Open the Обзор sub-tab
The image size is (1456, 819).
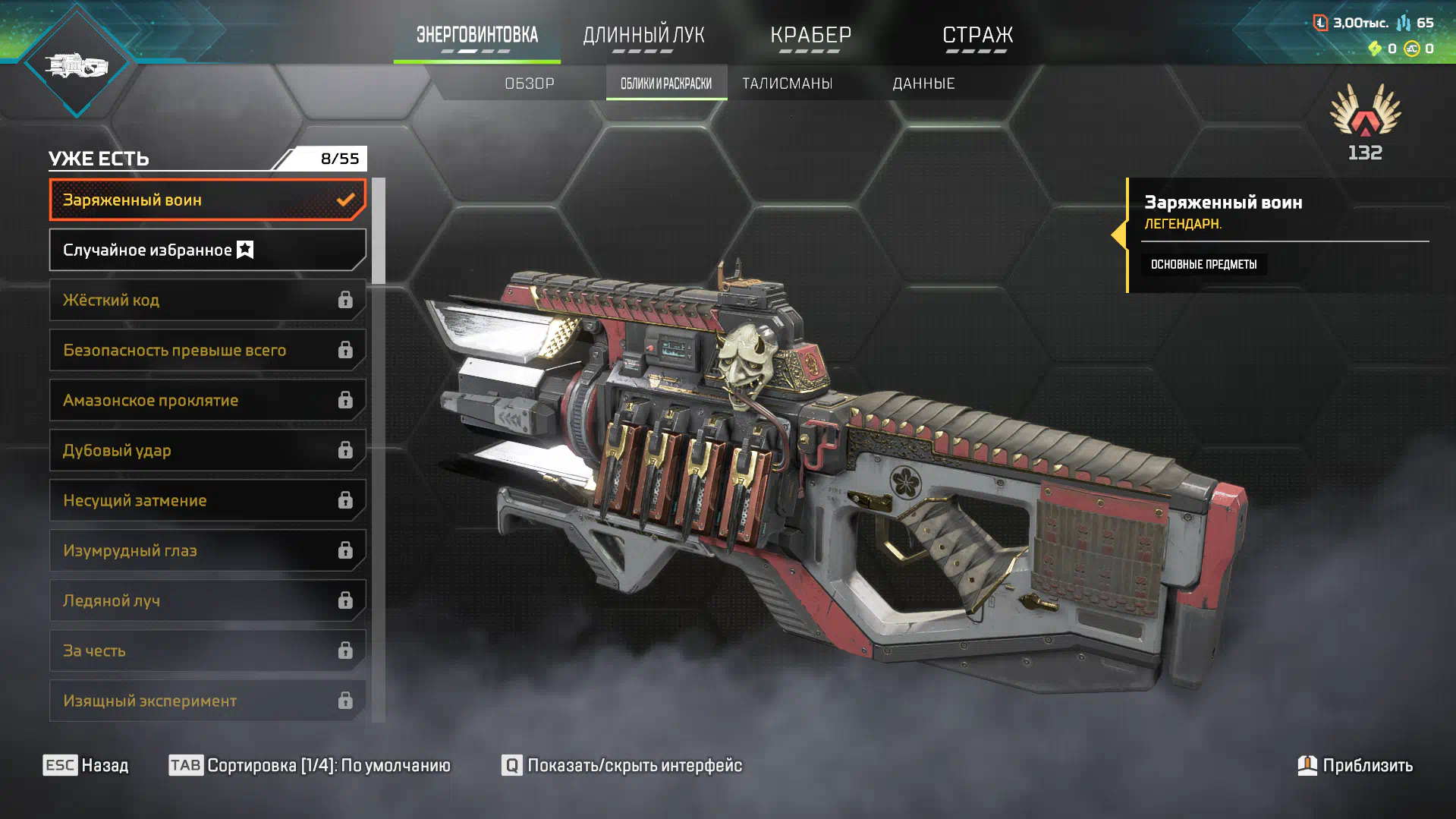pyautogui.click(x=530, y=83)
